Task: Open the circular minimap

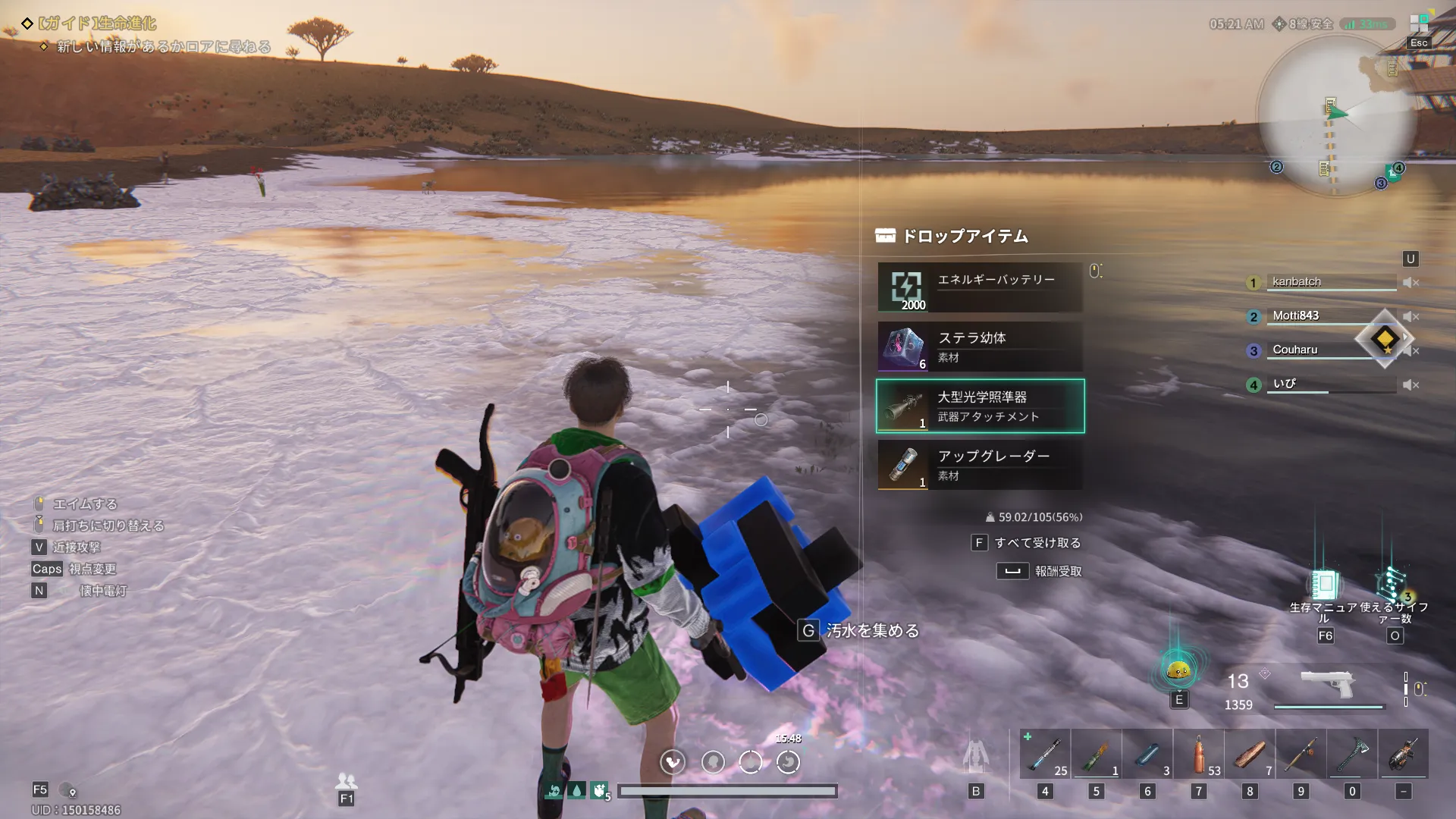Action: pos(1336,115)
